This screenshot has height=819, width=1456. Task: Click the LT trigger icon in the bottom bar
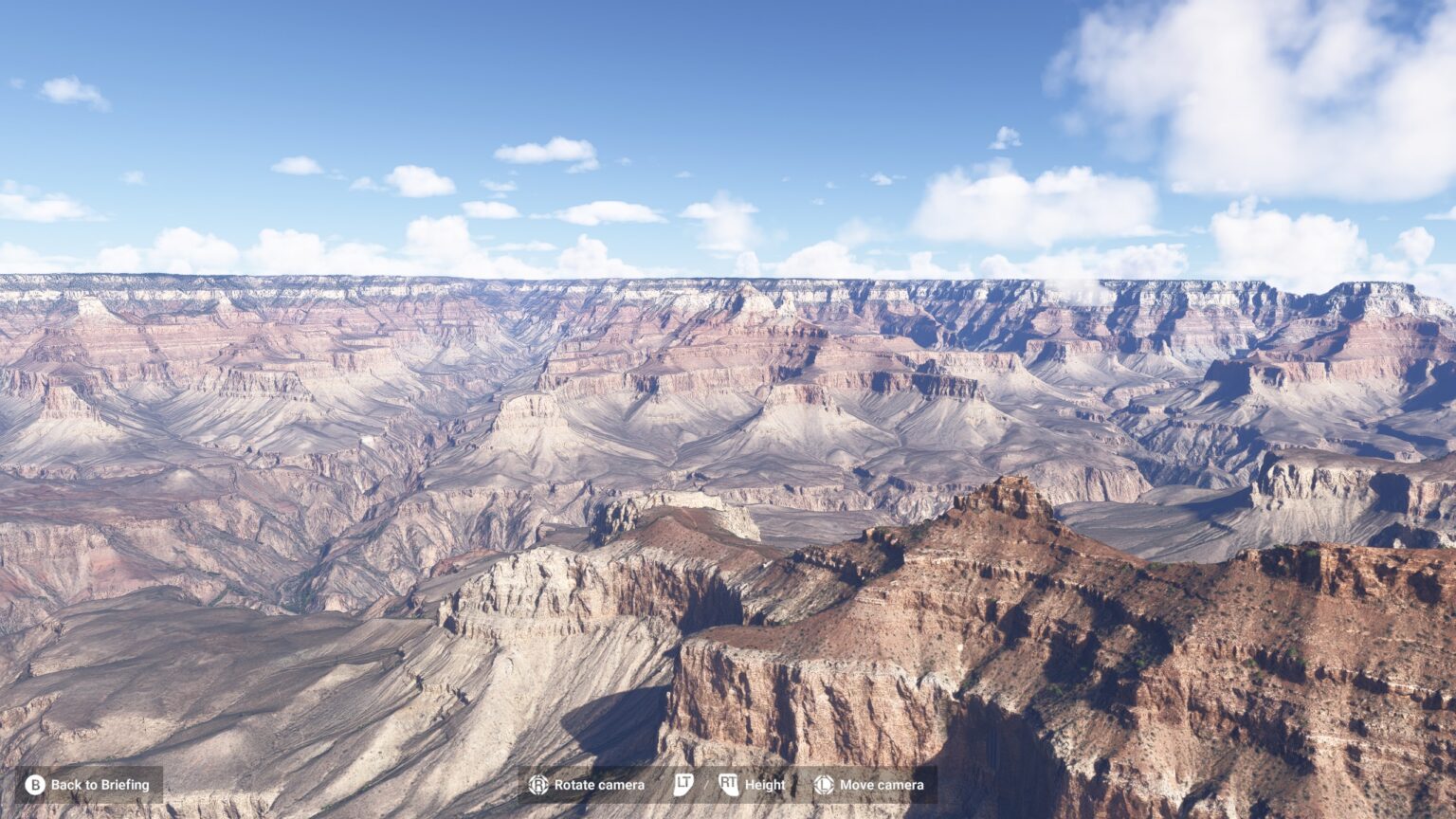(682, 785)
